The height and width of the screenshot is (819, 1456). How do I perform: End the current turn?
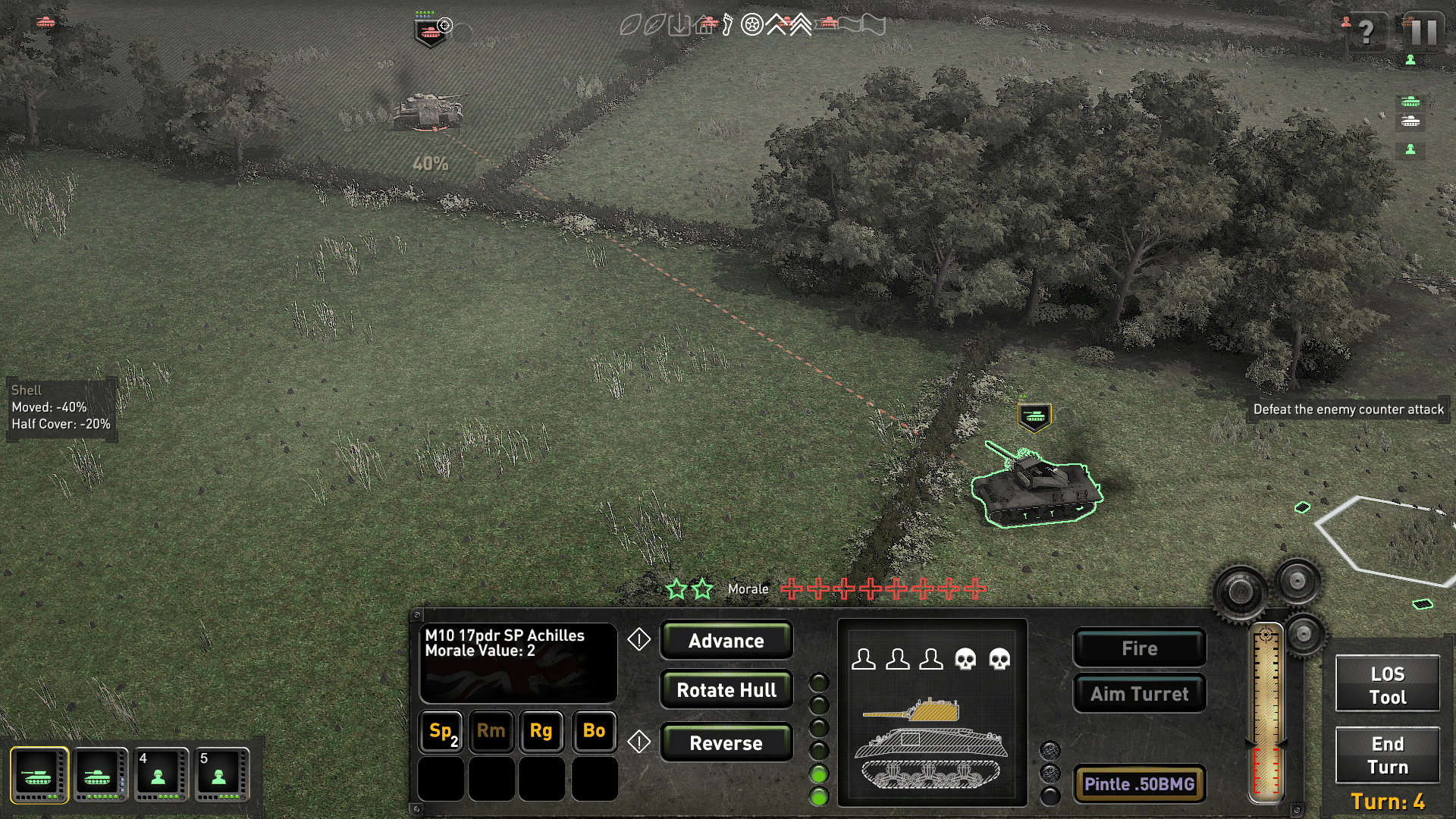tap(1387, 755)
